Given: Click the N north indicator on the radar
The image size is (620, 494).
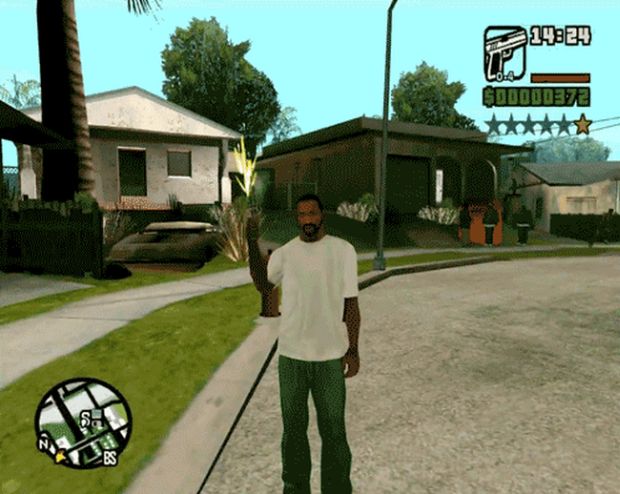Looking at the screenshot, I should (x=43, y=444).
